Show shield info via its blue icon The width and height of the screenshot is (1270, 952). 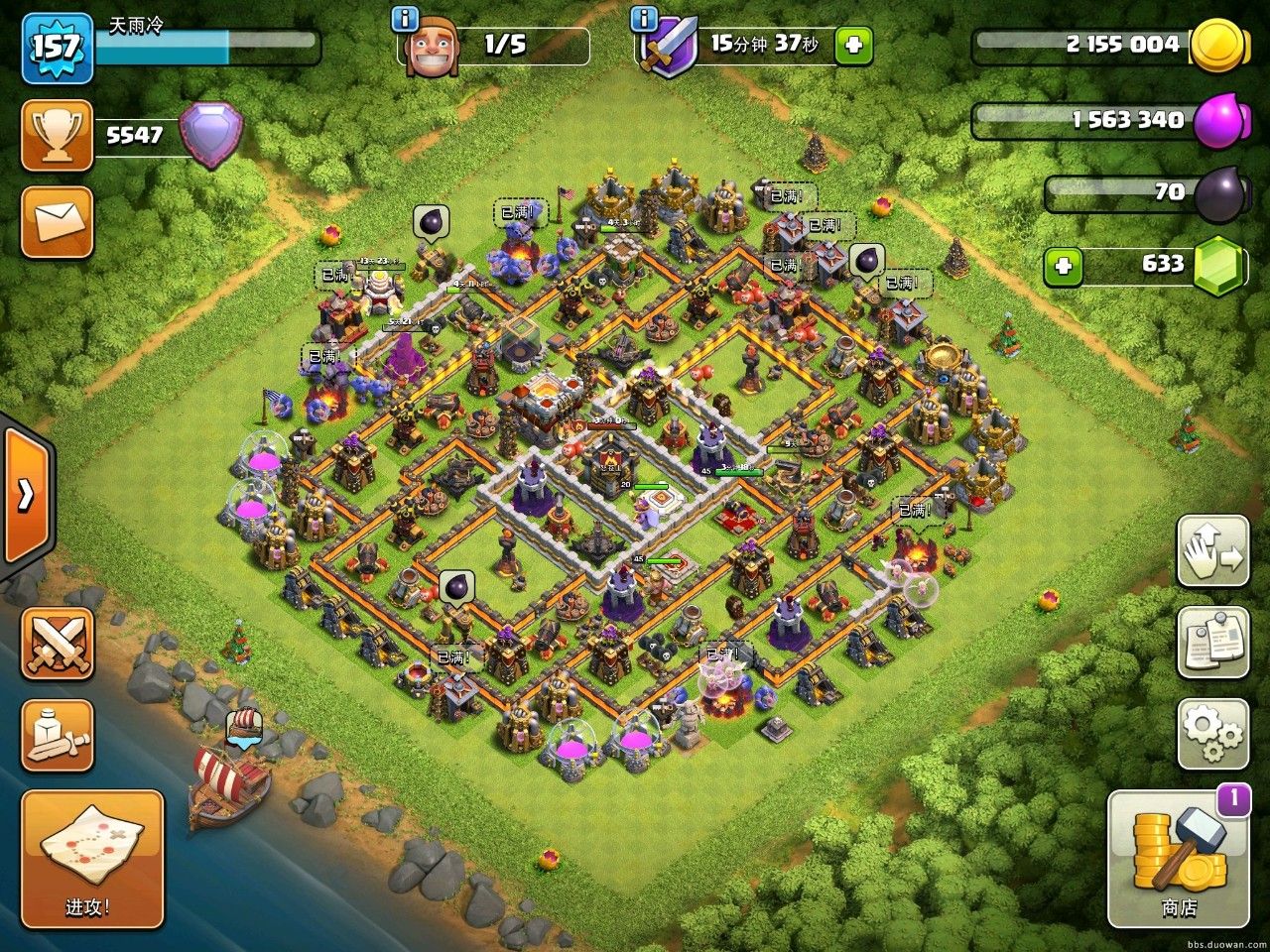pos(645,18)
